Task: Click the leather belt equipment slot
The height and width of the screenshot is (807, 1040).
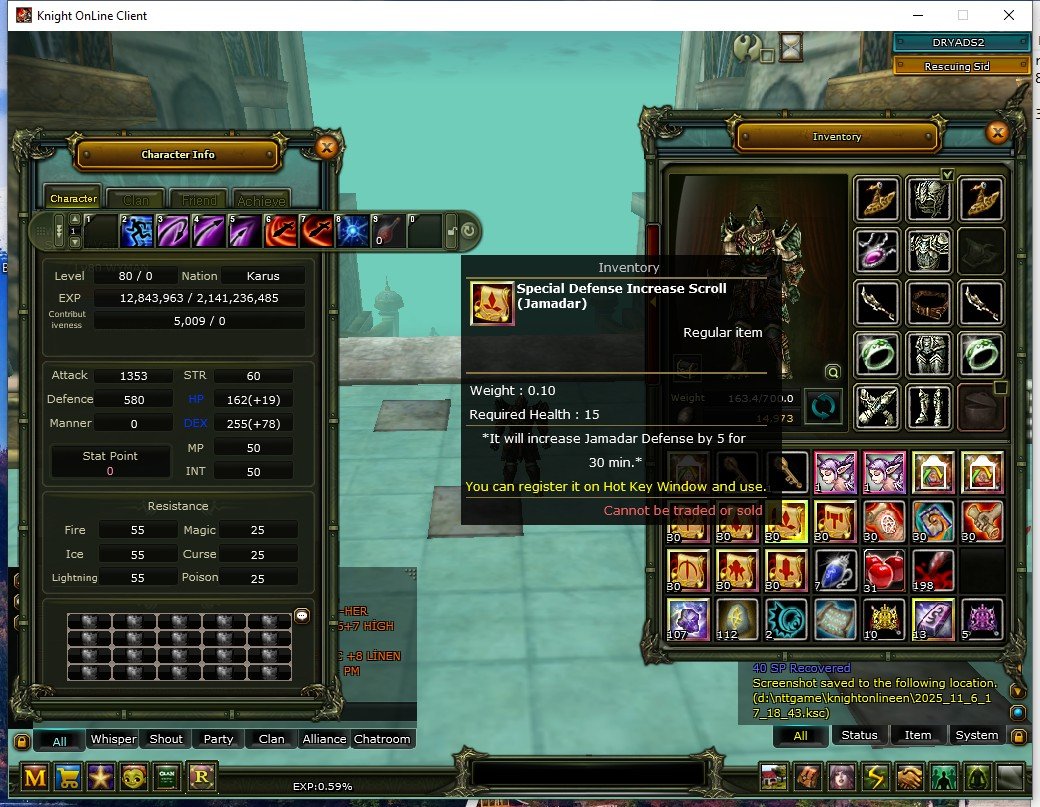Action: 930,302
